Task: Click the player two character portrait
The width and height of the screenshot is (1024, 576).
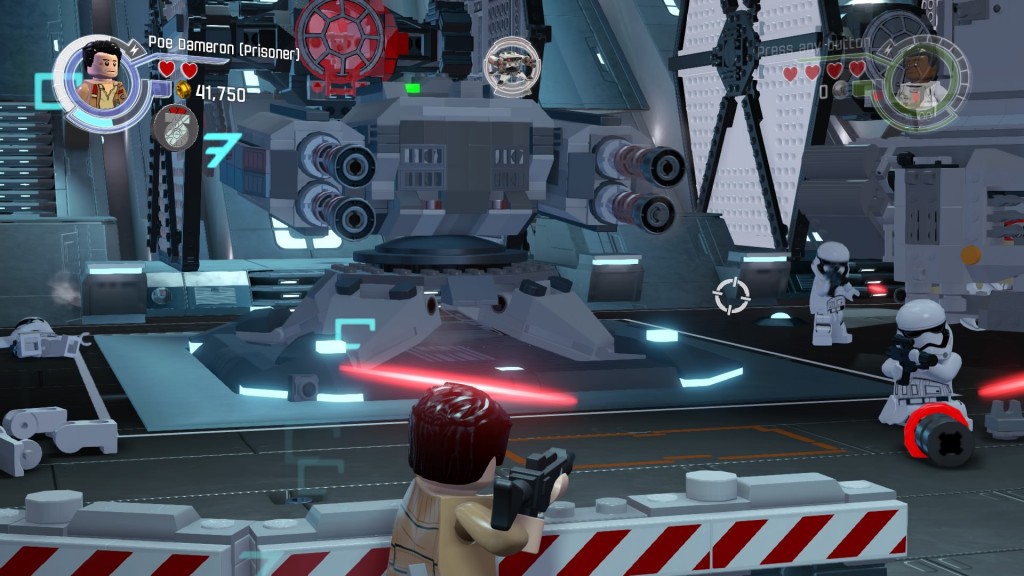Action: pos(920,83)
